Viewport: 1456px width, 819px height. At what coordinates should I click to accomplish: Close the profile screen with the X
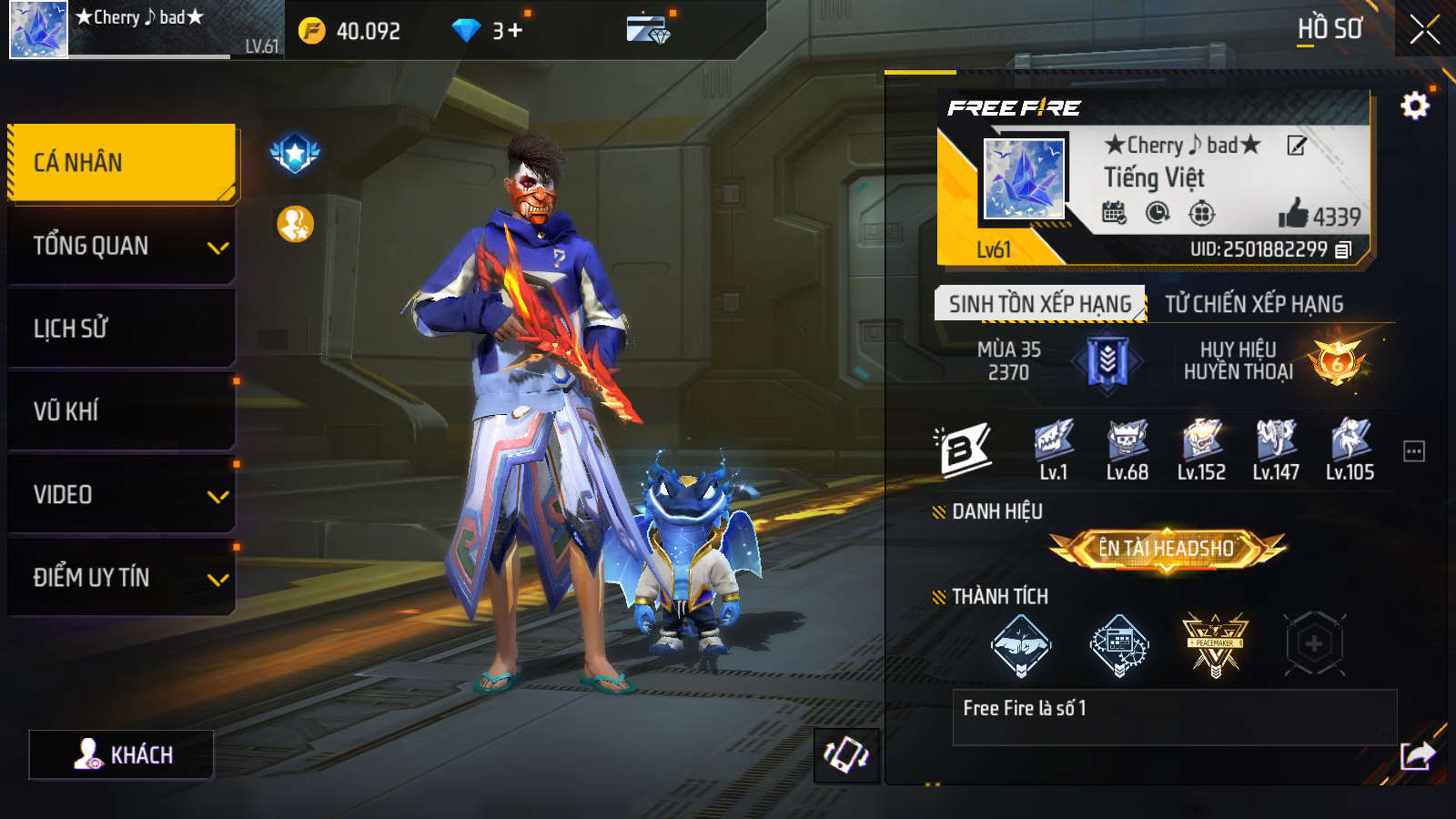tap(1424, 30)
